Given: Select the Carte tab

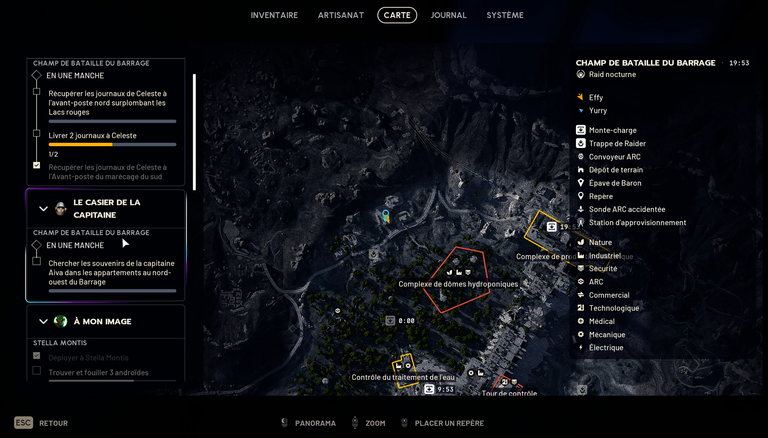Looking at the screenshot, I should [397, 15].
